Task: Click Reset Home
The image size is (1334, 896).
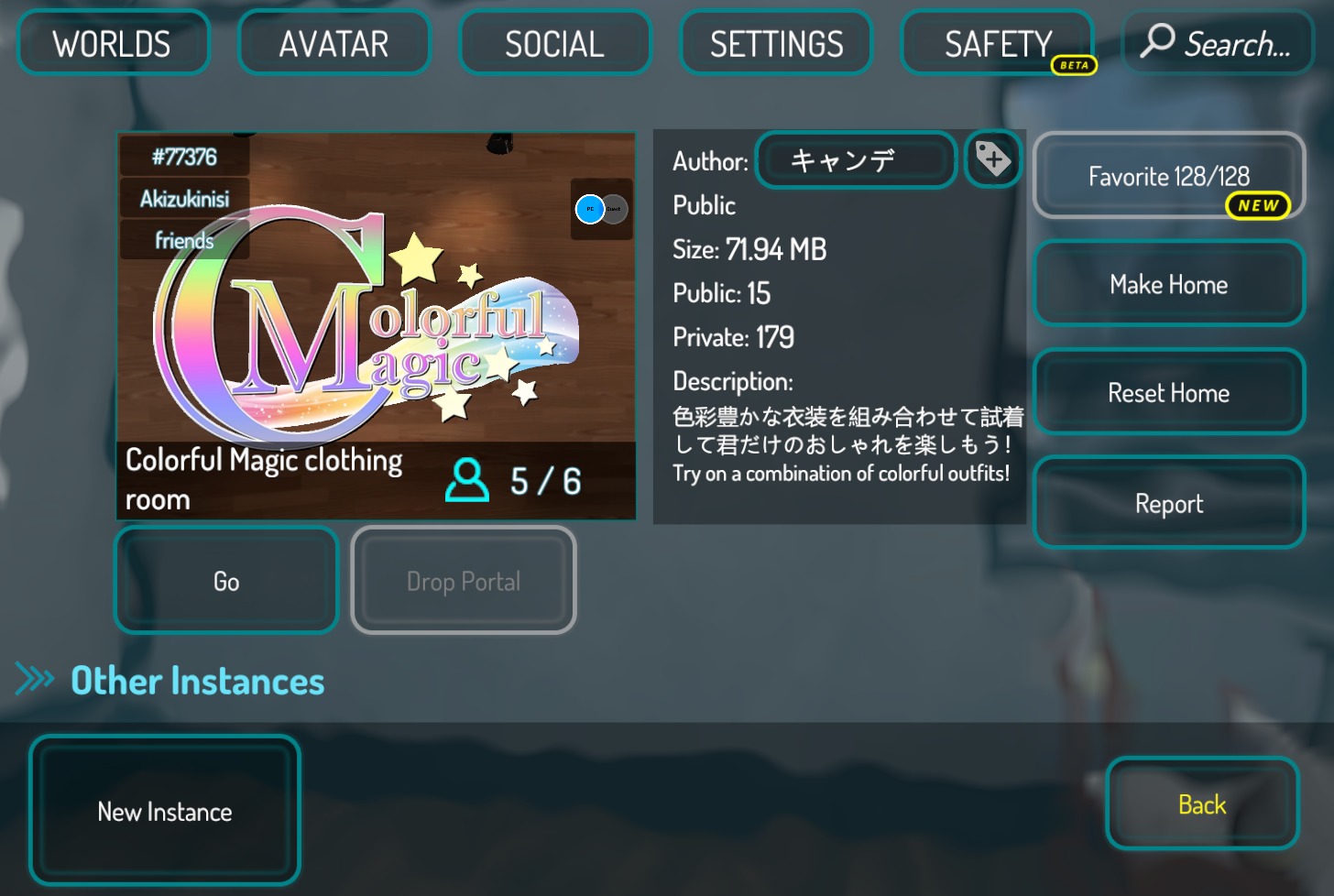Action: [x=1168, y=392]
